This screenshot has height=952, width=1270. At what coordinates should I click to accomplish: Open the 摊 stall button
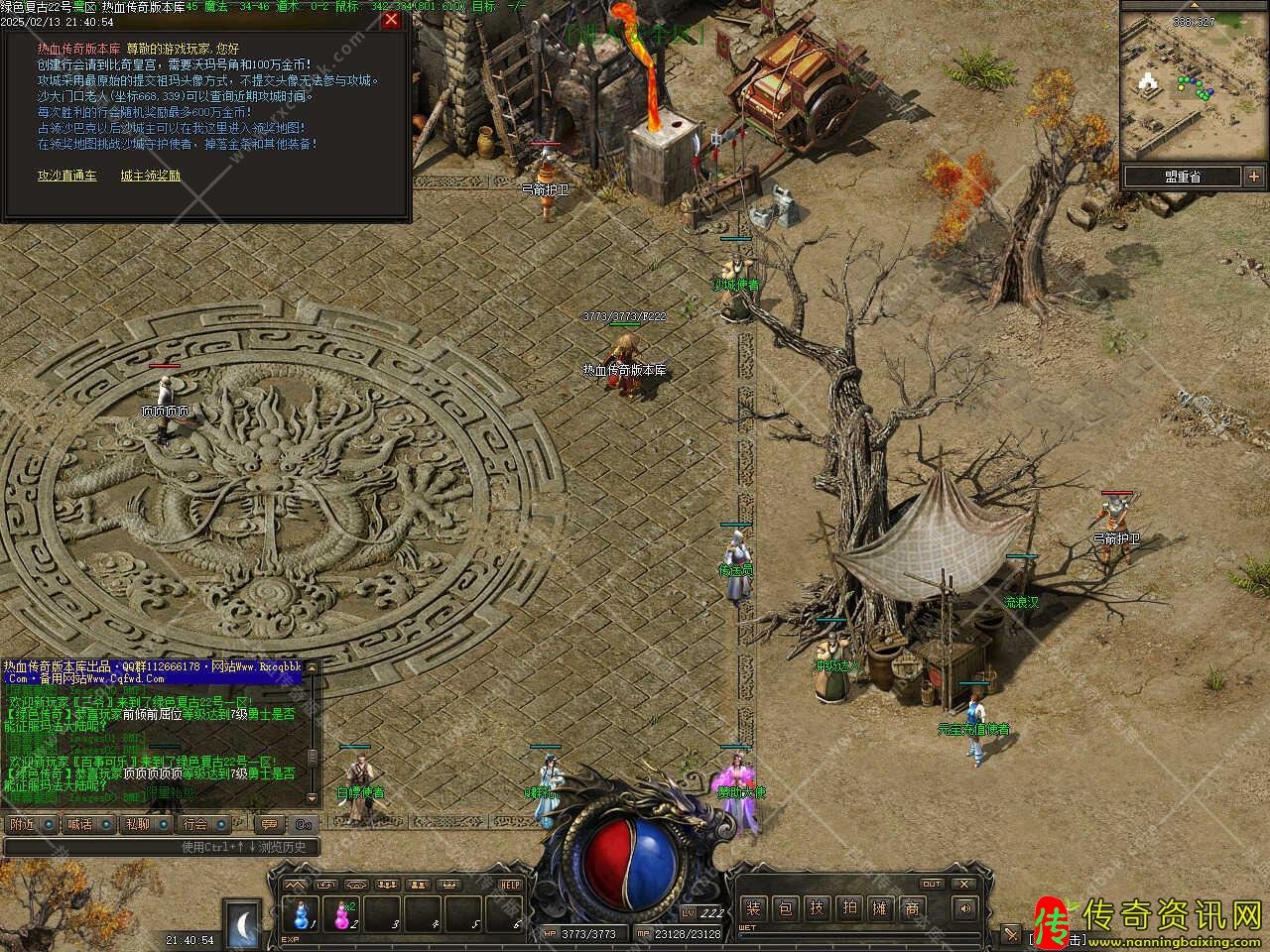point(881,908)
